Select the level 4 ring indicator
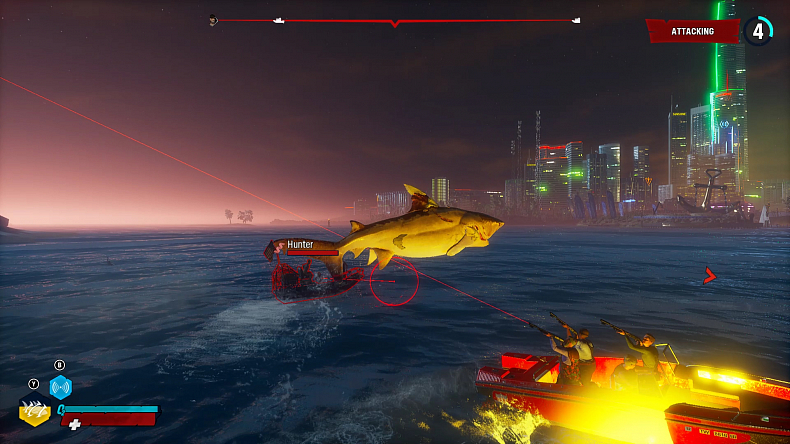 tap(758, 30)
